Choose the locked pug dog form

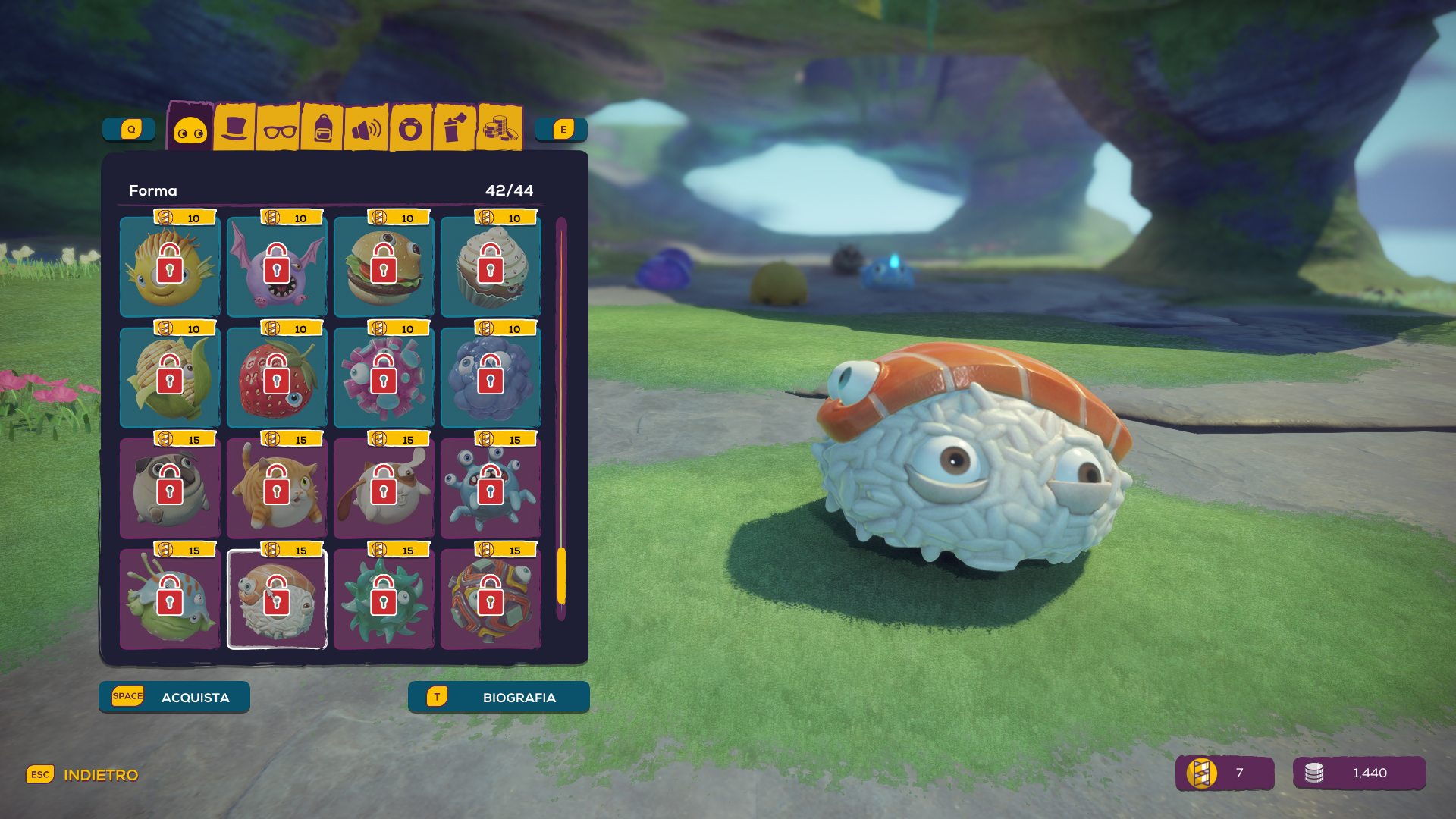(x=170, y=488)
